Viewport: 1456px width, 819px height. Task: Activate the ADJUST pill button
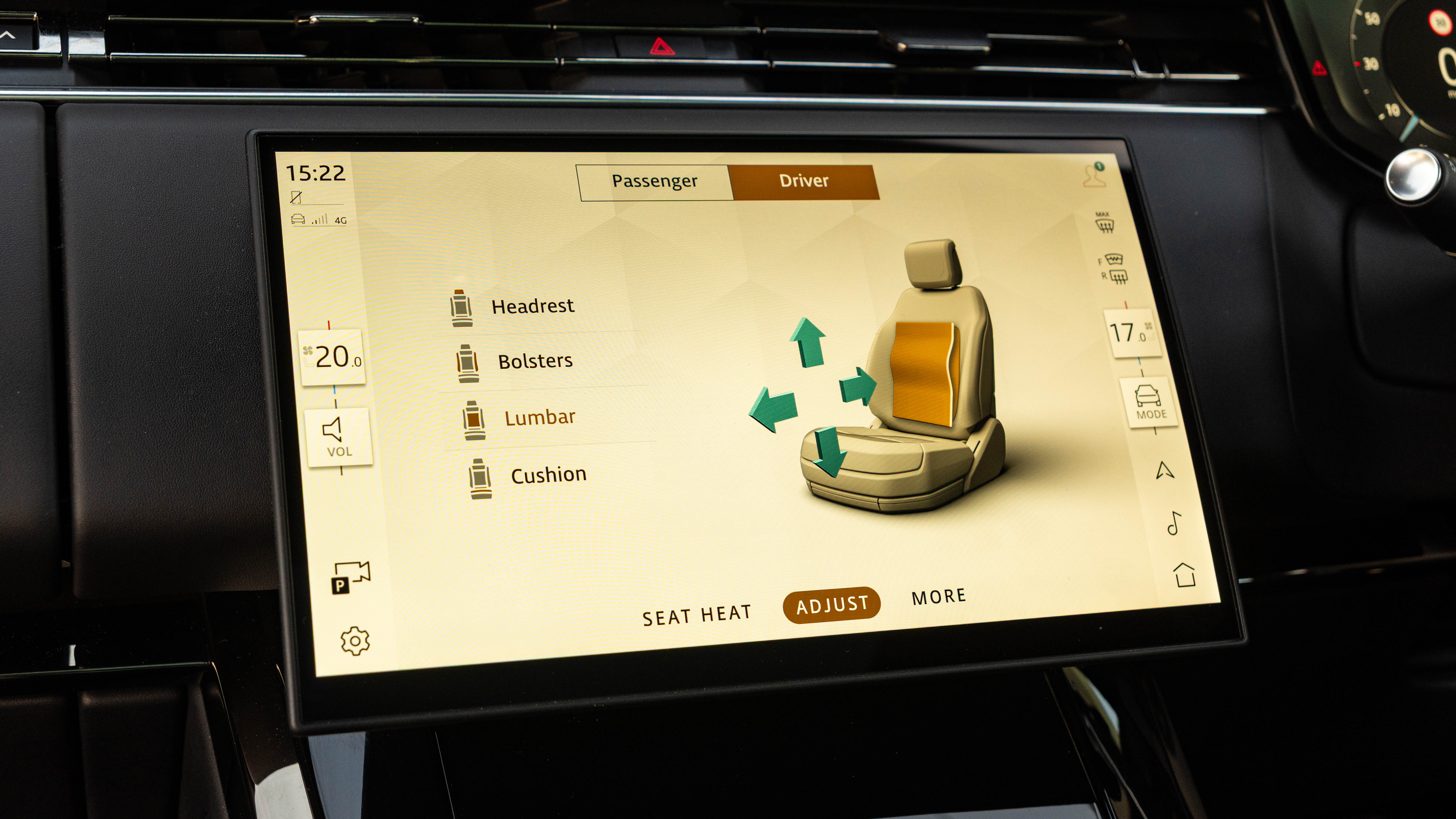831,605
